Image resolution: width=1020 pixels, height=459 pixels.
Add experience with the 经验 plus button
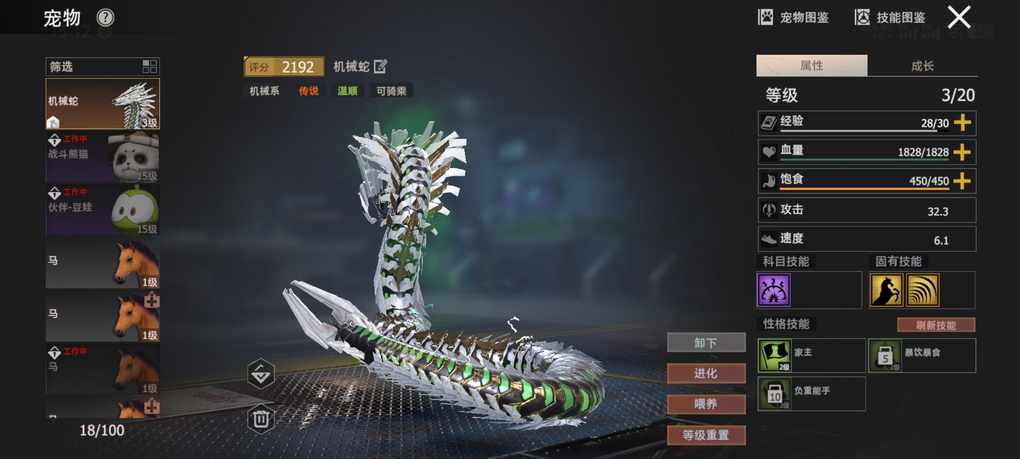point(962,123)
